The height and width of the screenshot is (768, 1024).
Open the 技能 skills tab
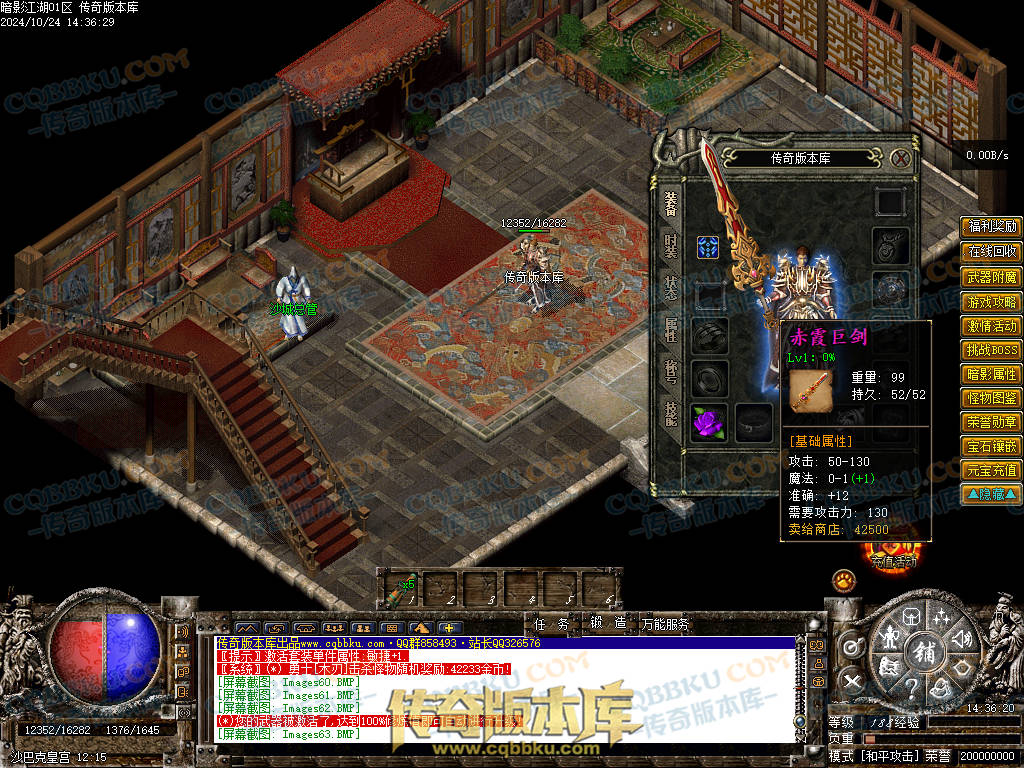pos(670,412)
